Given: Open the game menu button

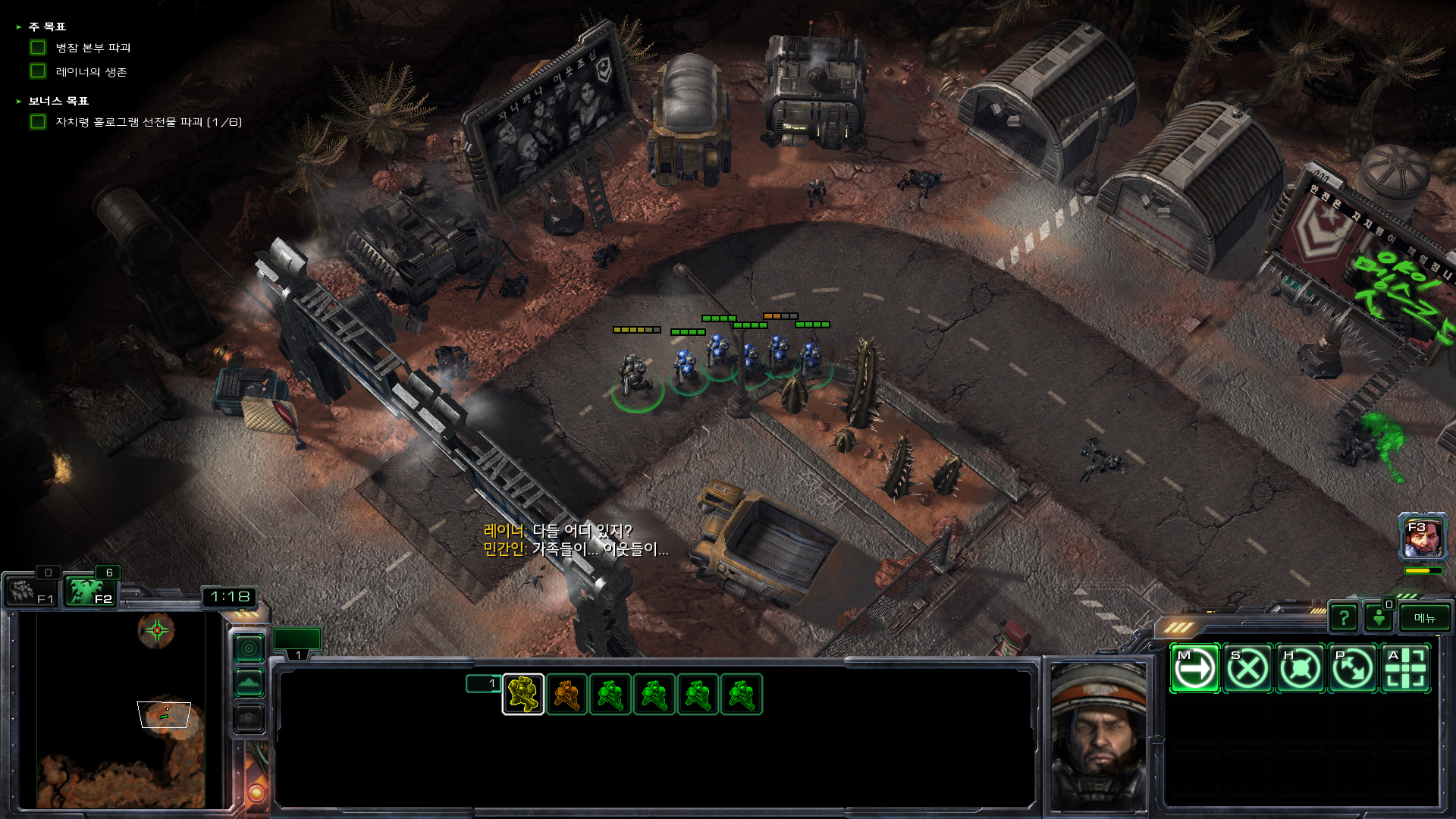Looking at the screenshot, I should 1424,618.
